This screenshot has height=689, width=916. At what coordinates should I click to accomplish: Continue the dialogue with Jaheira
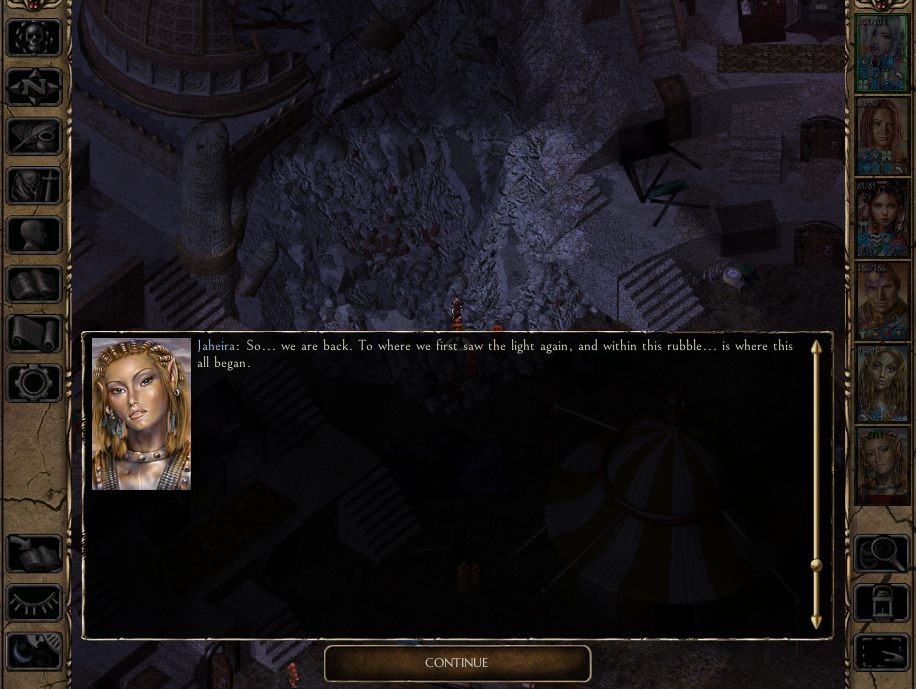pos(457,663)
